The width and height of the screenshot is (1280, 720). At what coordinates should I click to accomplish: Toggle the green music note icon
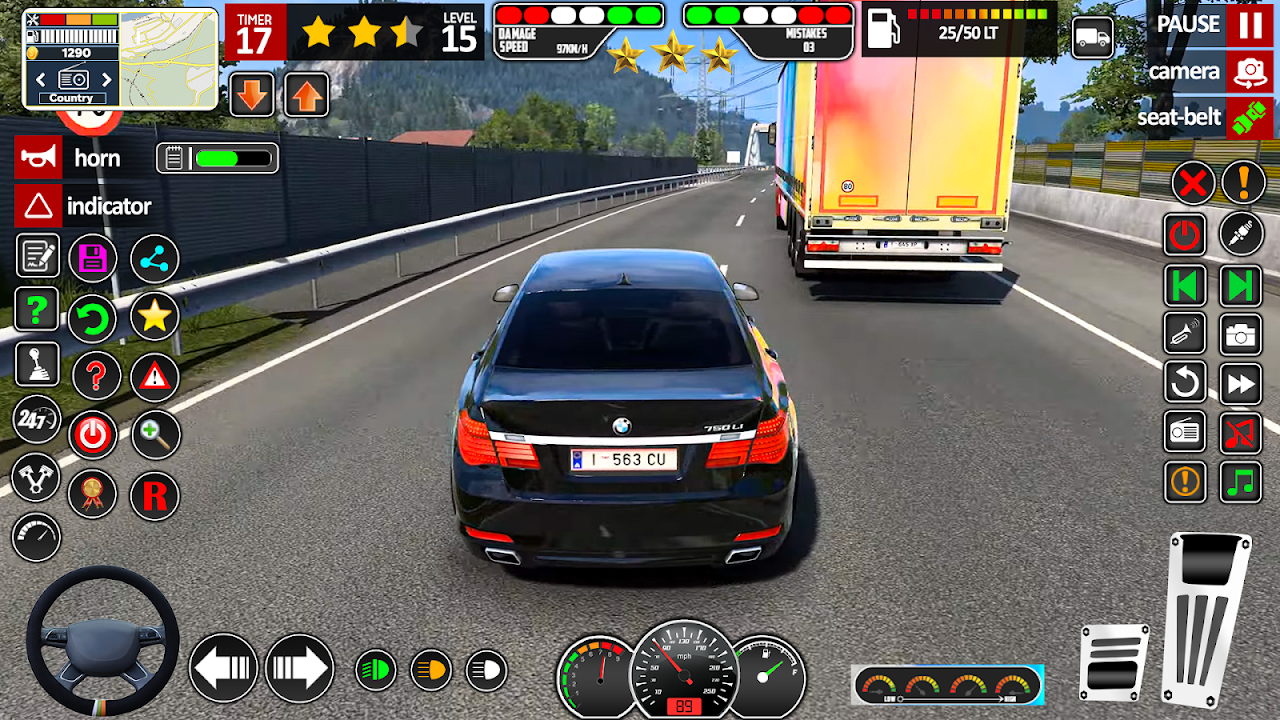click(x=1241, y=482)
